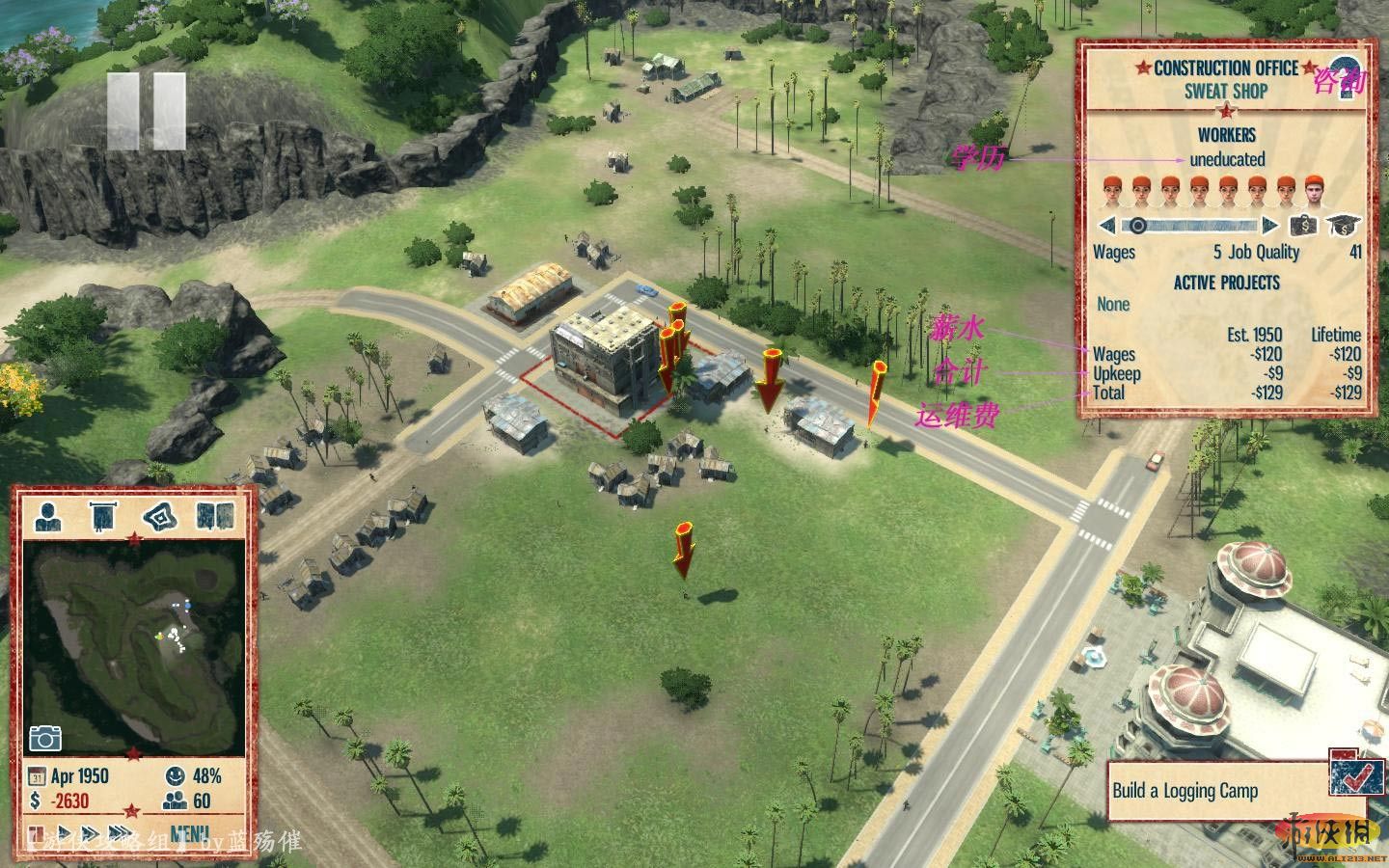Viewport: 1389px width, 868px height.
Task: Increase wages with the right arrow
Action: point(1270,226)
